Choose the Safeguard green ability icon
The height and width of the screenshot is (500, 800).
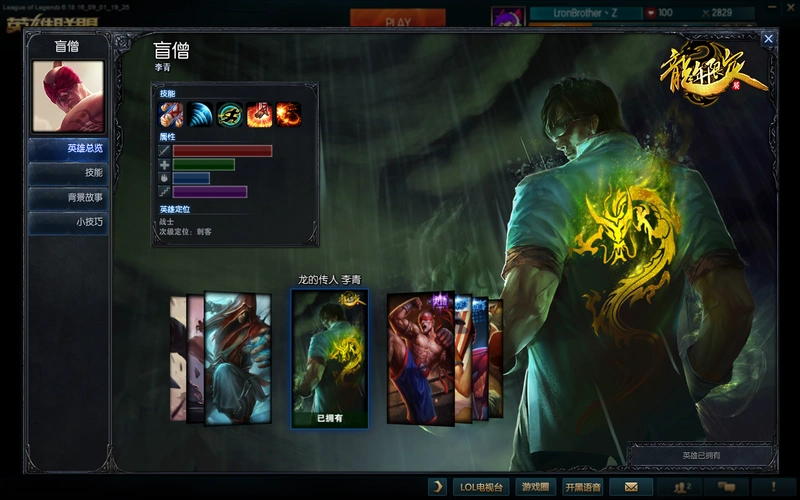tap(230, 114)
